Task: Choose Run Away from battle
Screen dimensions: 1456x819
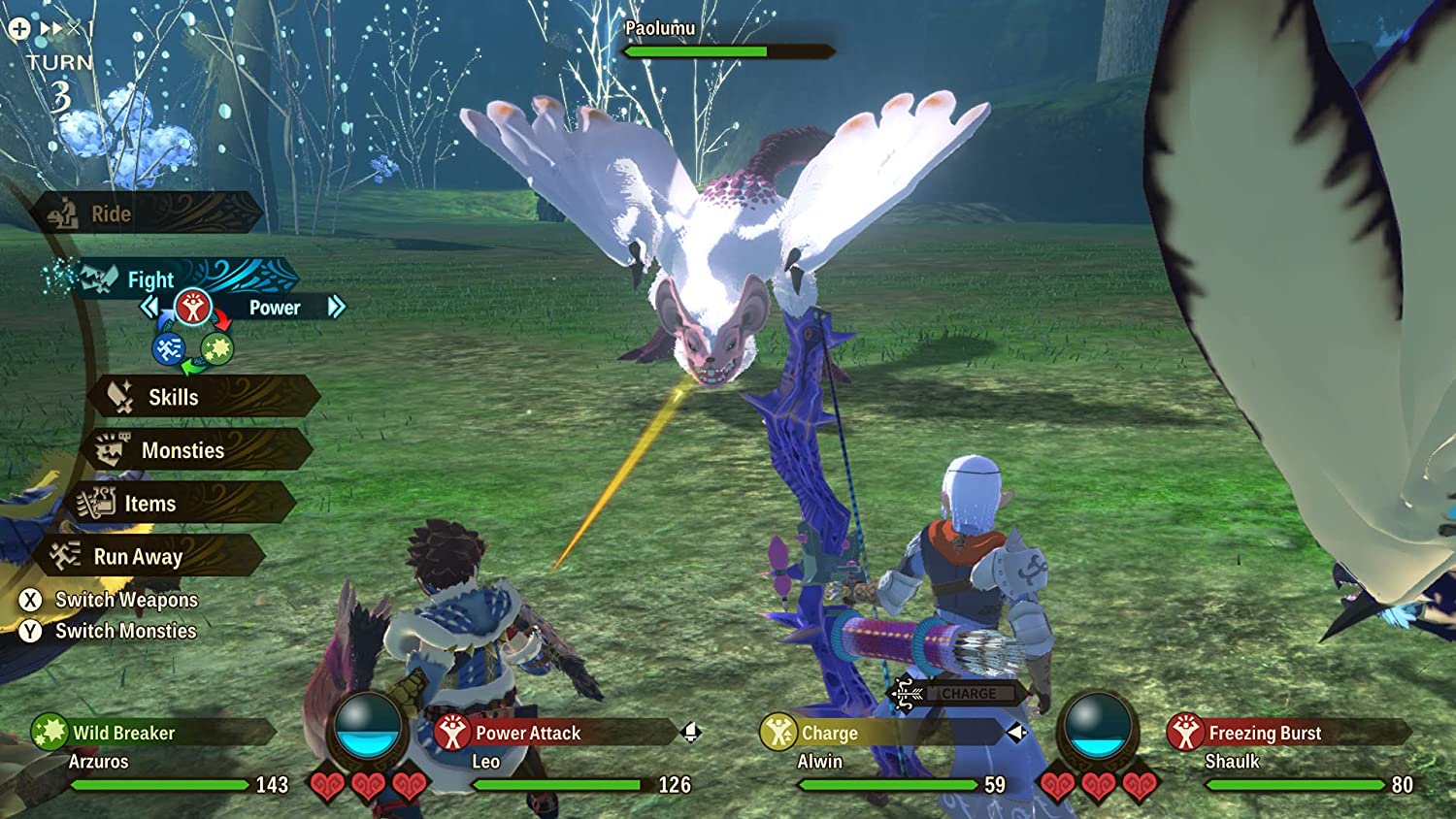Action: 150,556
